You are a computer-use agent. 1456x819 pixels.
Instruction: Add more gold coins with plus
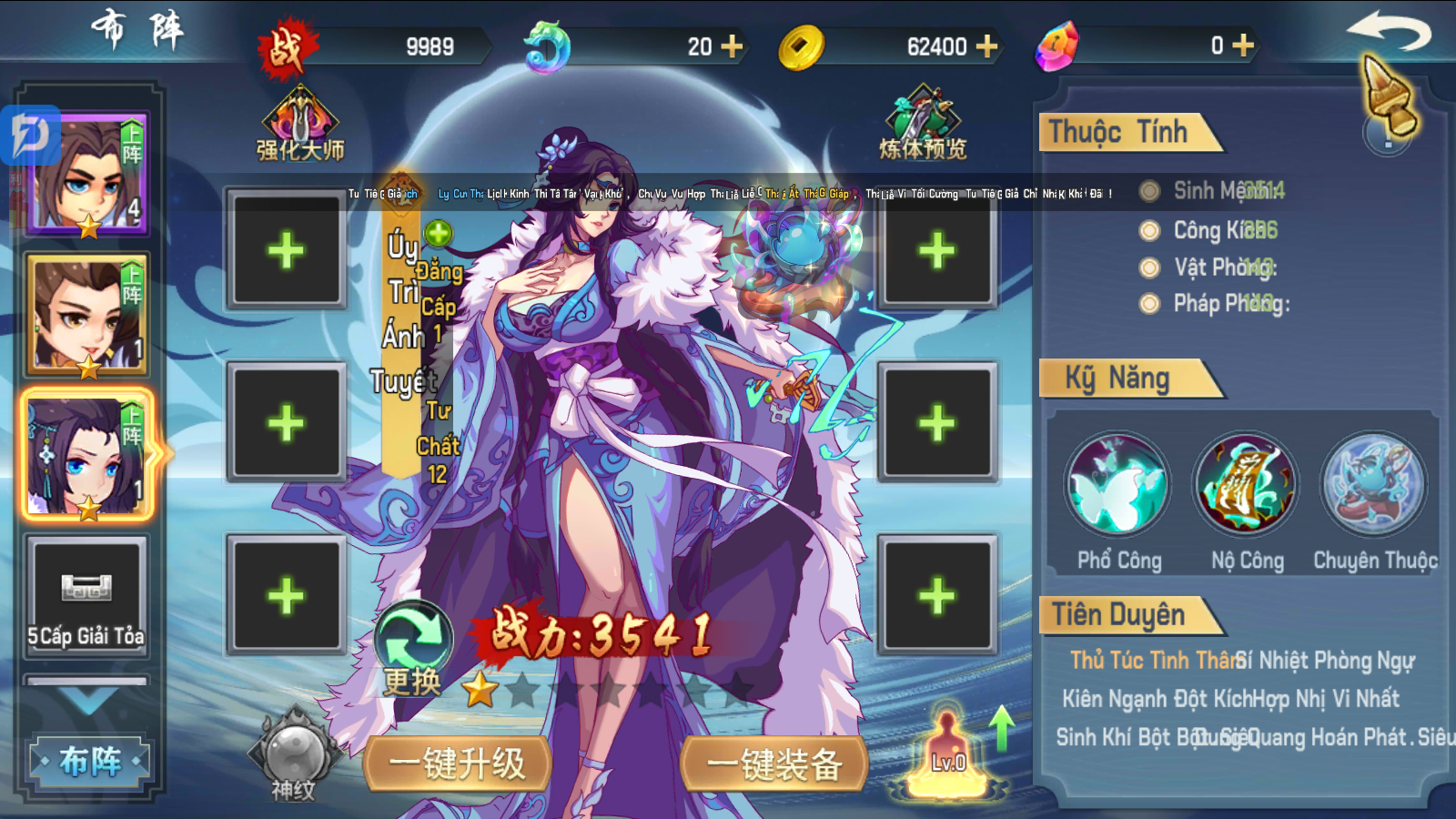coord(986,46)
